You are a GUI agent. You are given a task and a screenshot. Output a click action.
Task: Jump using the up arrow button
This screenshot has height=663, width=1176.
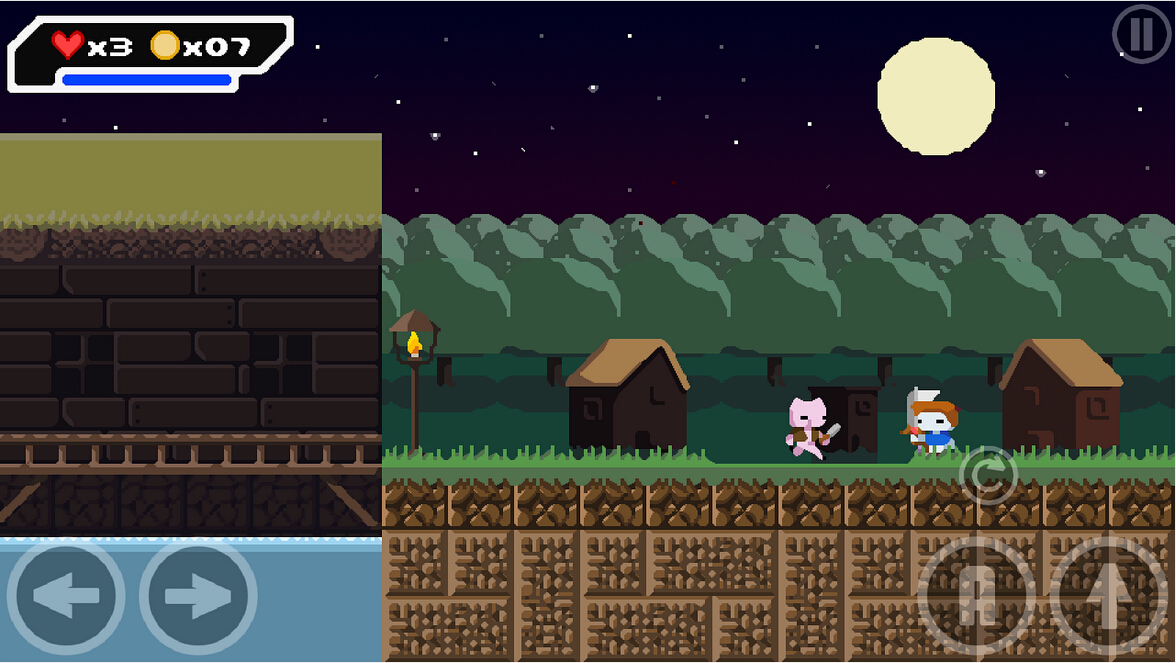pyautogui.click(x=1109, y=597)
